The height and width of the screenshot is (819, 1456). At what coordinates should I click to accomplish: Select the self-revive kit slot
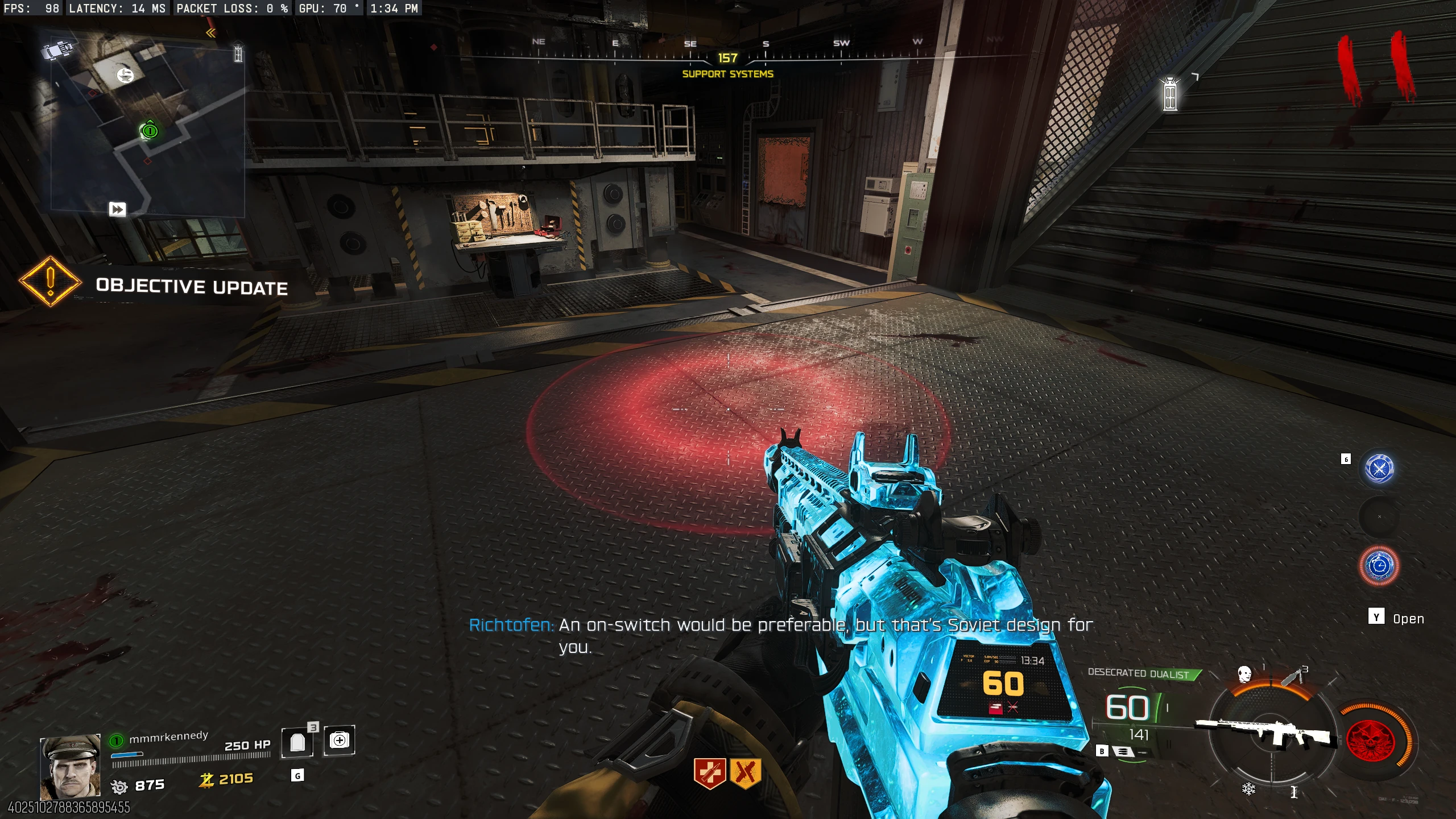[339, 741]
